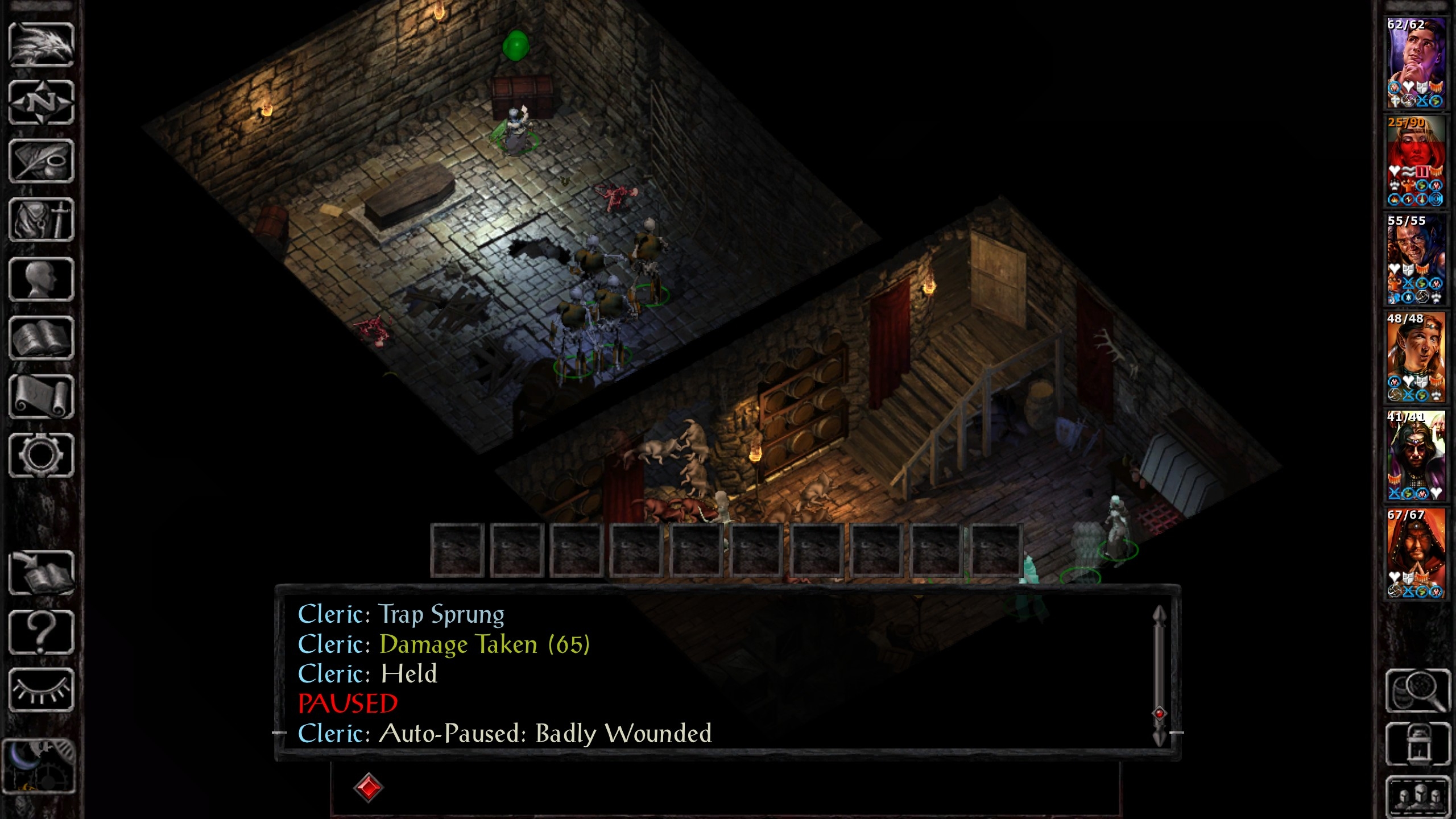The width and height of the screenshot is (1456, 819).
Task: Show the character record head silhouette icon
Action: point(41,279)
